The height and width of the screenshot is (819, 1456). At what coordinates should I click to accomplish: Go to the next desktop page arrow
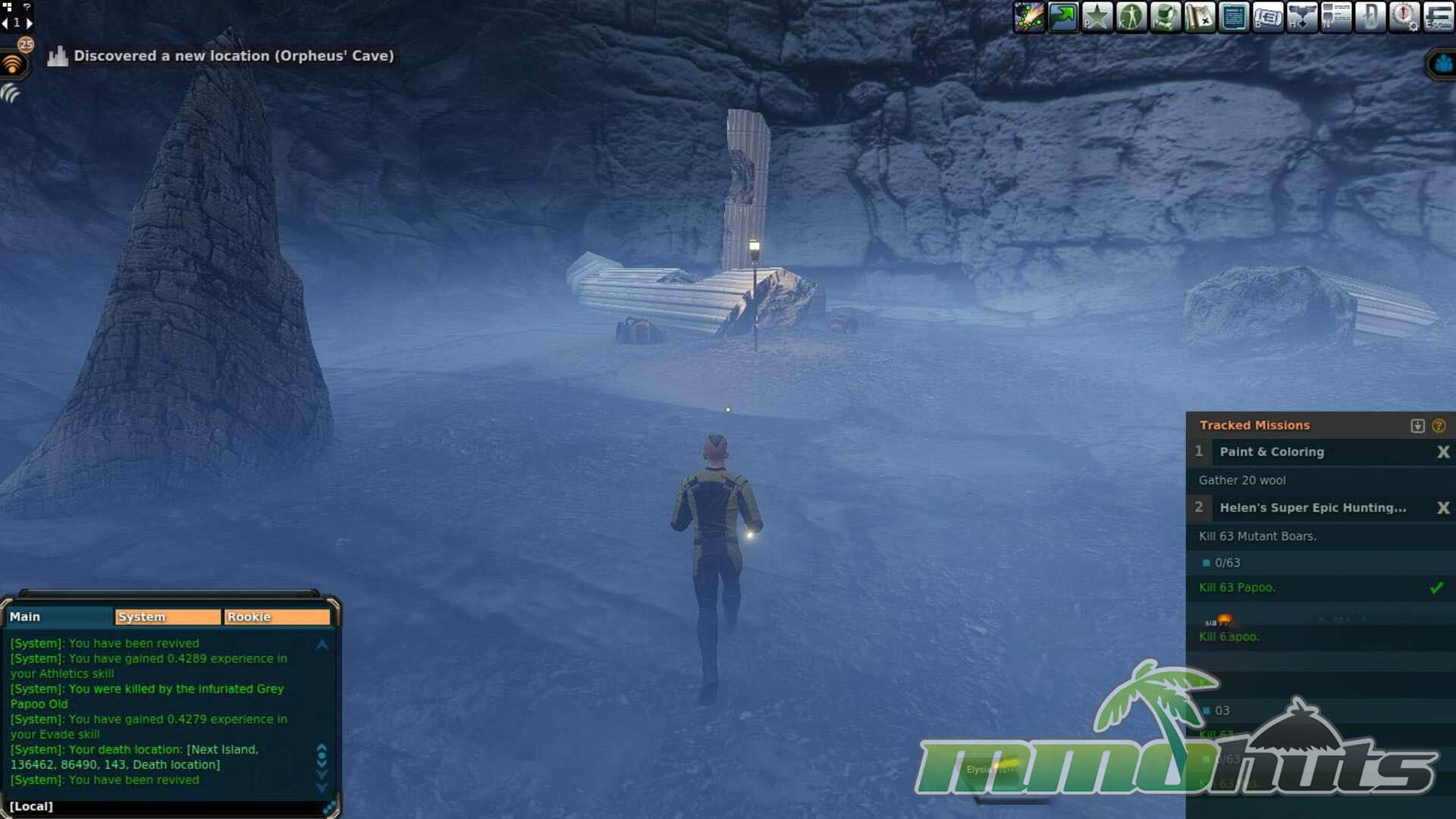coord(30,23)
